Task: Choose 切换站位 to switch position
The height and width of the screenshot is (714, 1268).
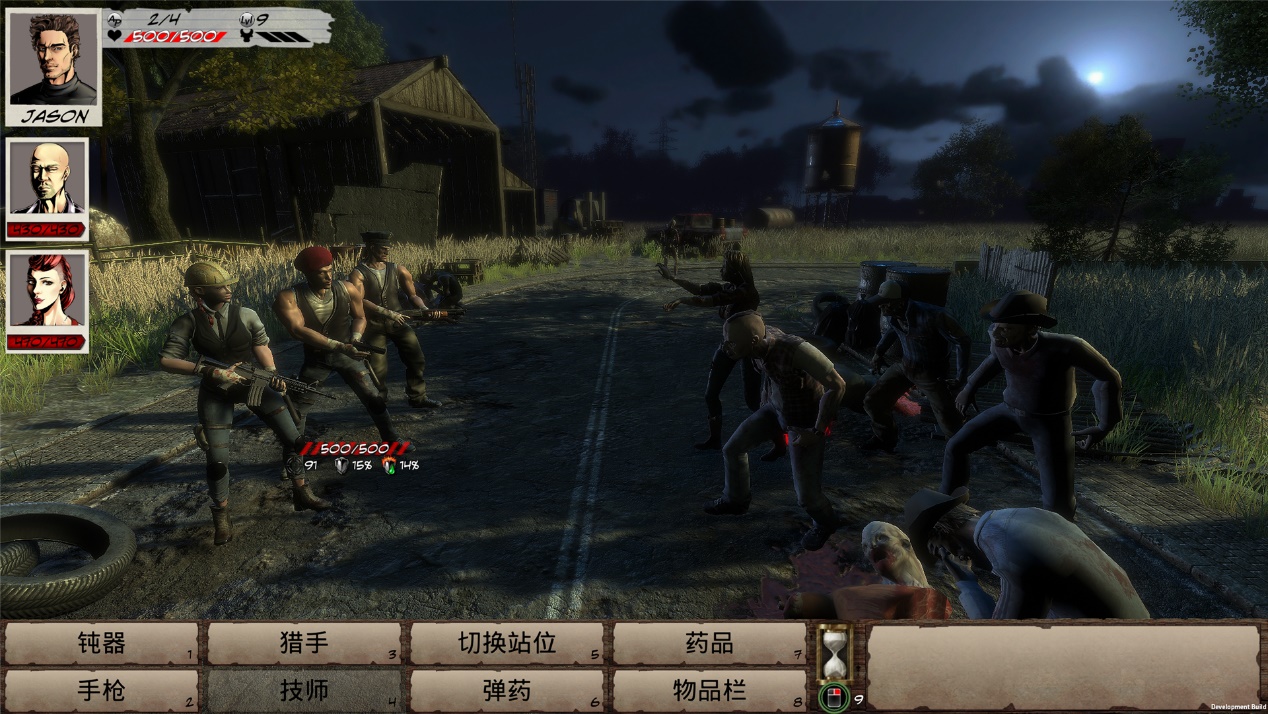Action: point(507,643)
